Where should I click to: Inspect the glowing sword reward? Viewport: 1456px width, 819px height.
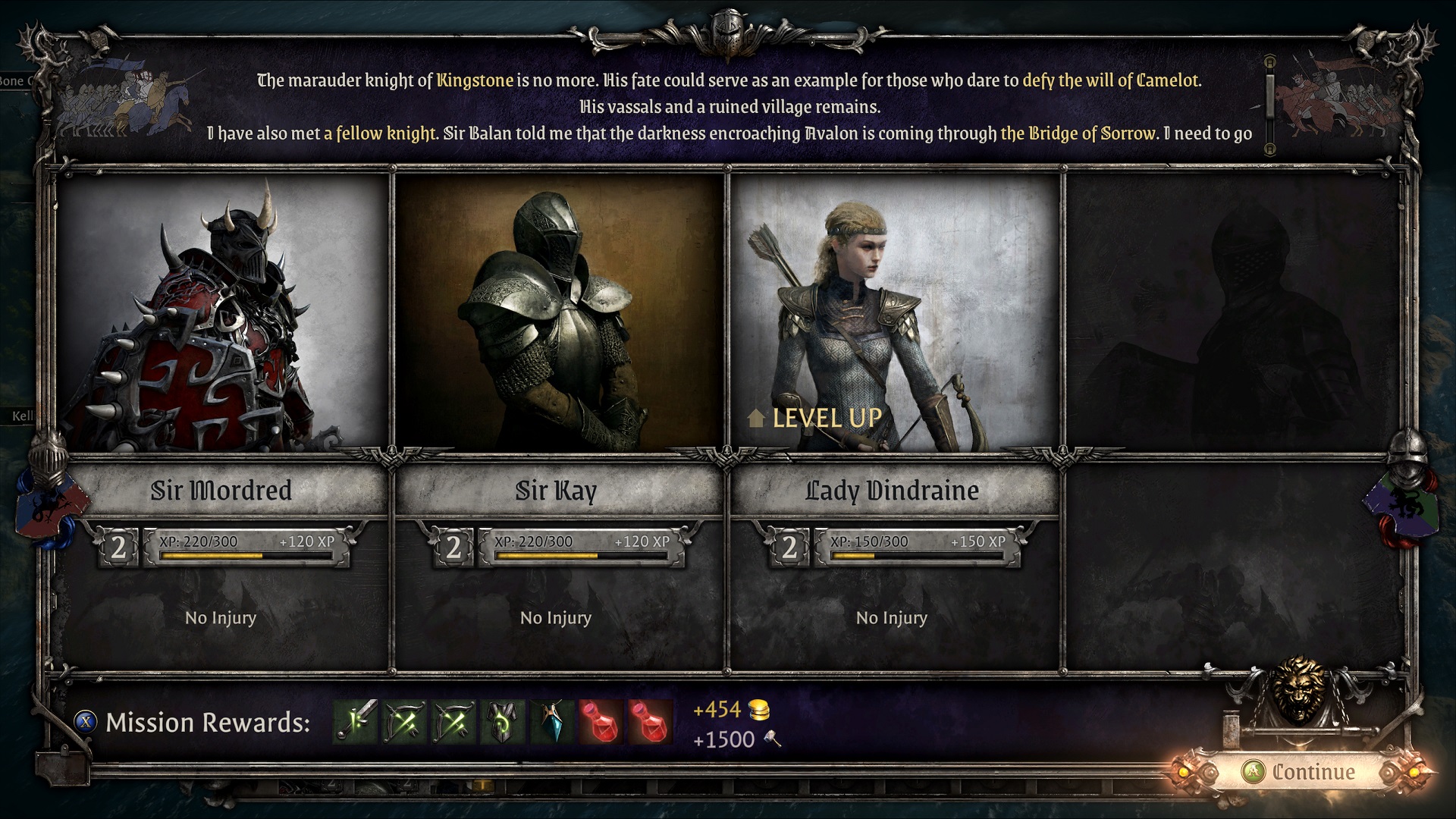(x=356, y=721)
